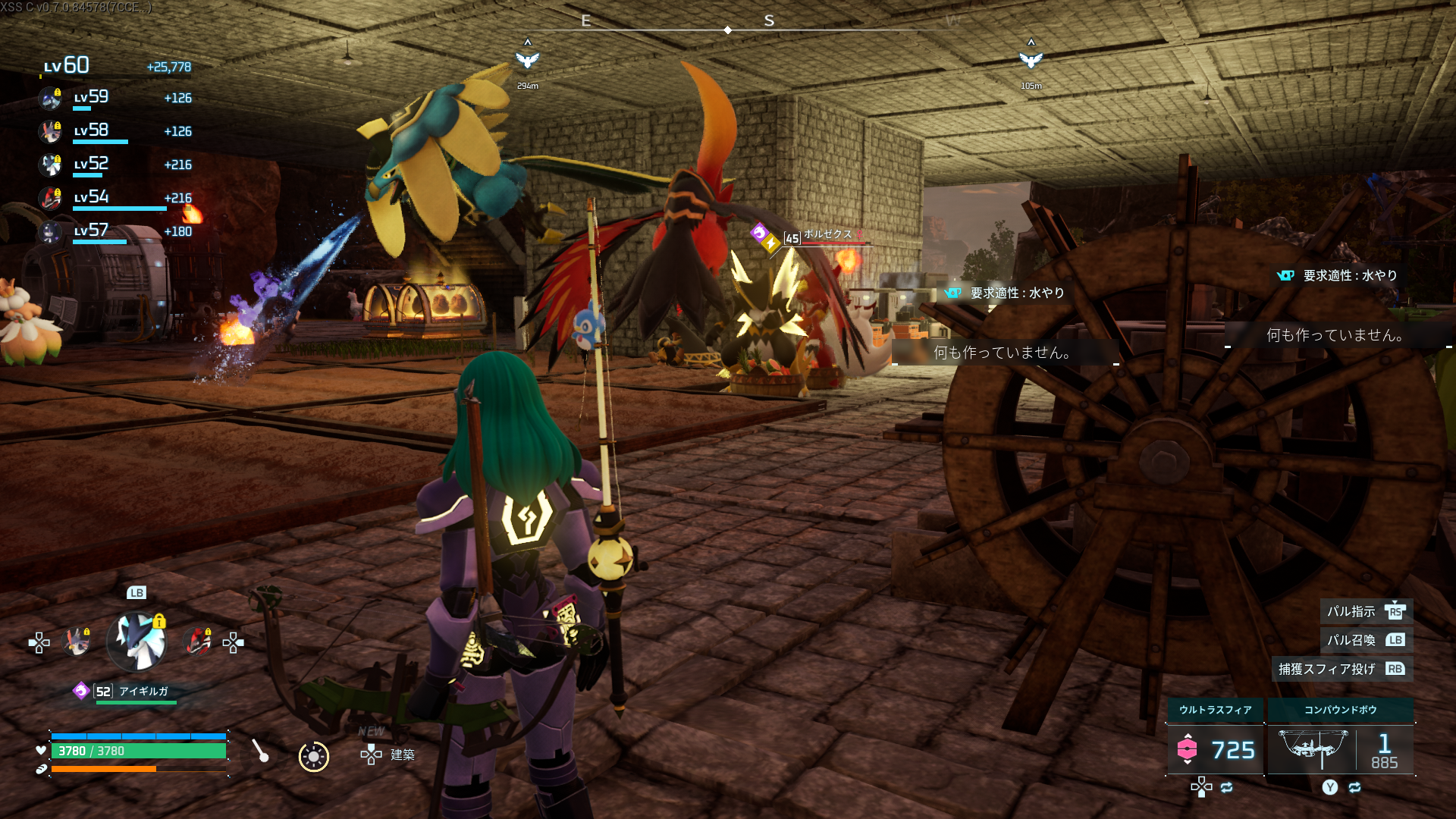1456x819 pixels.
Task: Select the Lv57 party pal portrait
Action: 51,231
